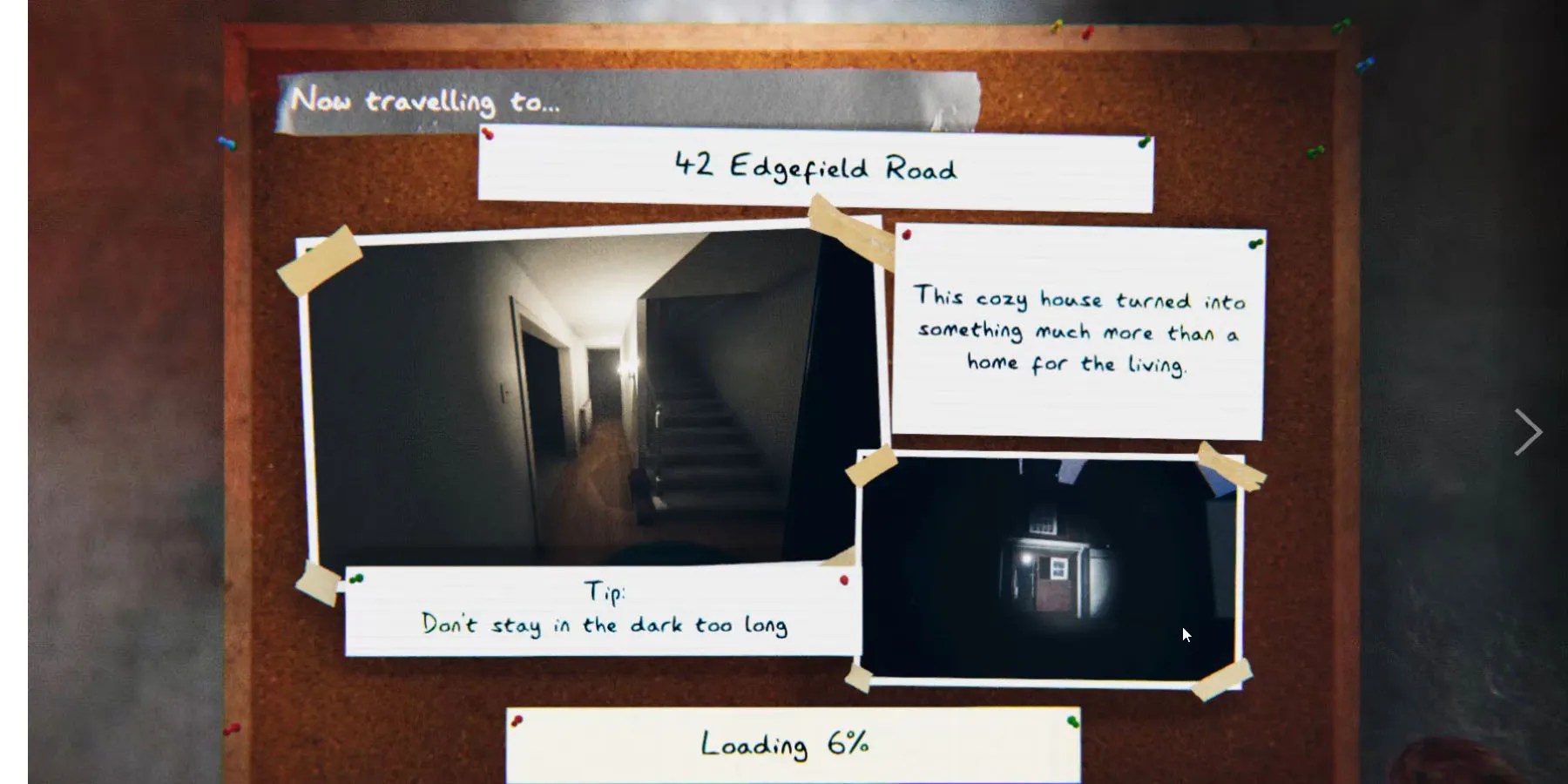Click the green pin on the Loading note

coord(1074,720)
